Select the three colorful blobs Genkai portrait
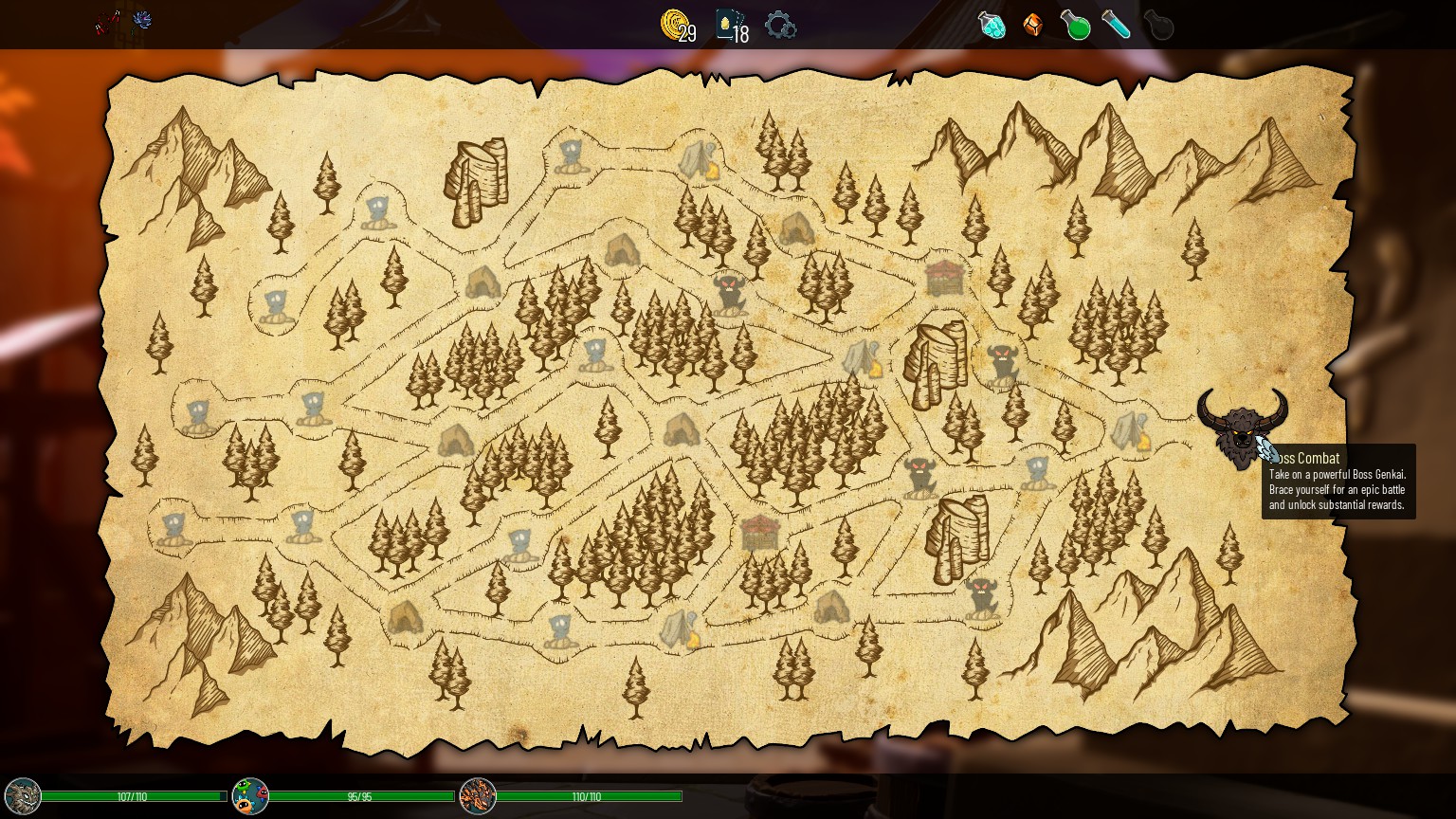The width and height of the screenshot is (1456, 819). (250, 796)
